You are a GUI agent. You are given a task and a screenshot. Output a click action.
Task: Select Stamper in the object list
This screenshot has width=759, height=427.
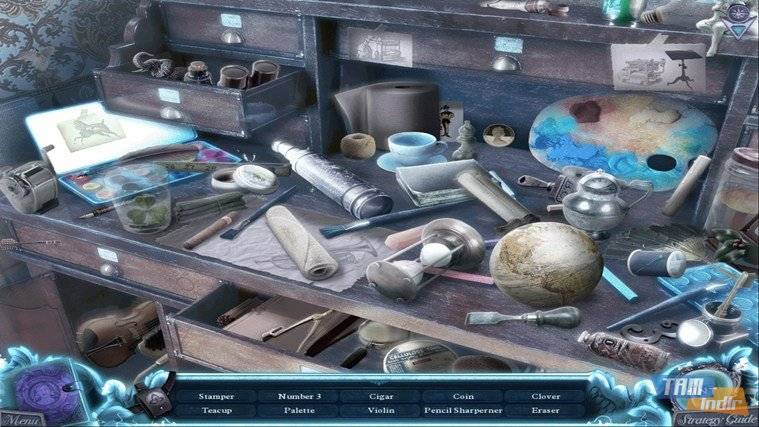click(216, 396)
